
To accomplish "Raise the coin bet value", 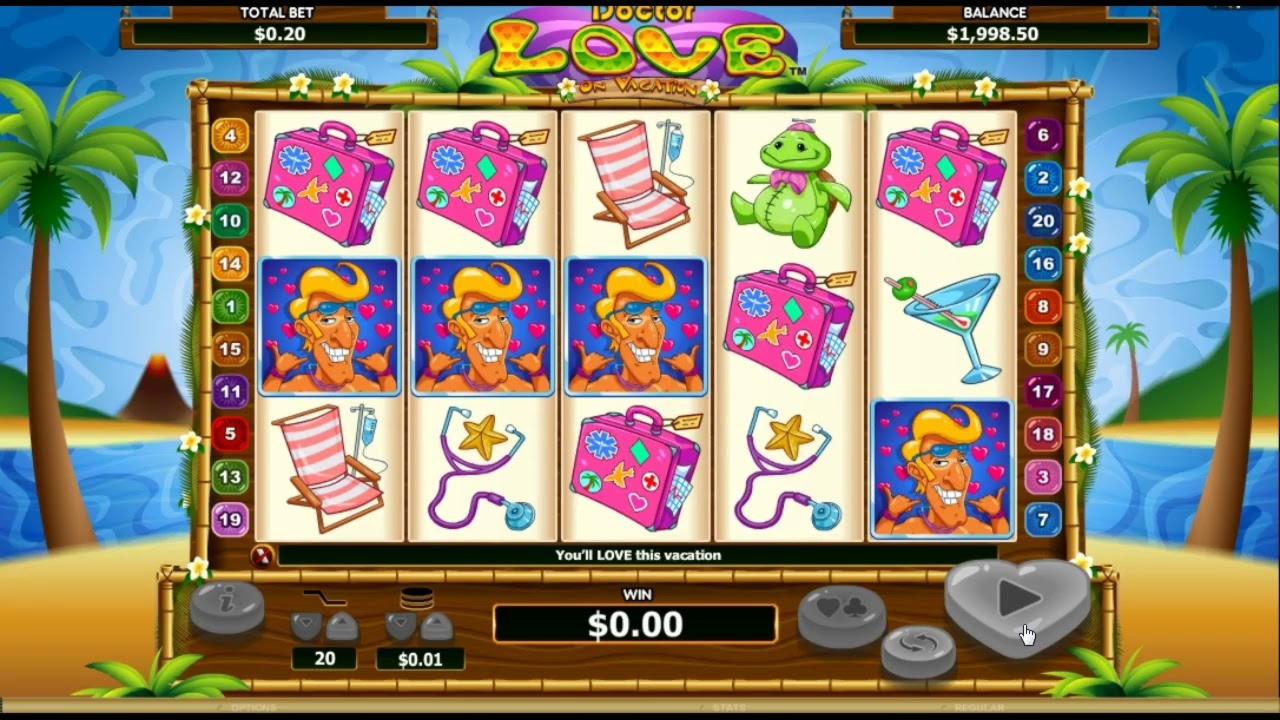I will click(x=436, y=627).
